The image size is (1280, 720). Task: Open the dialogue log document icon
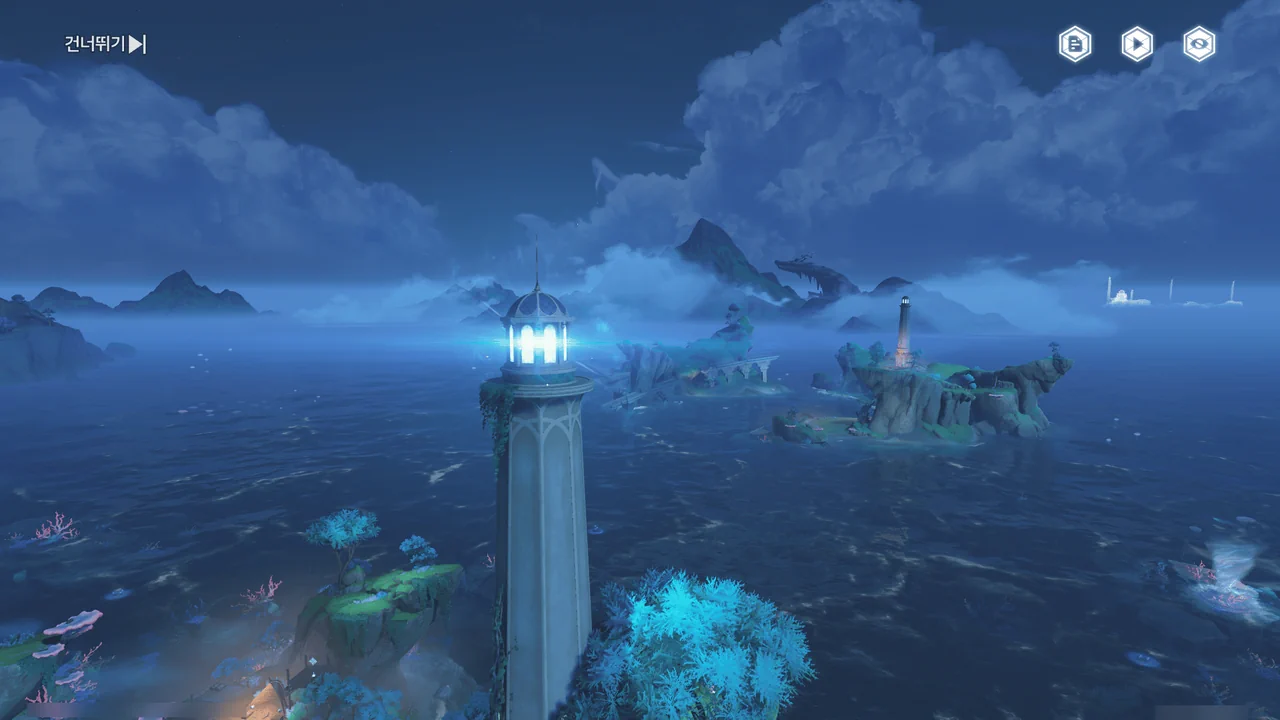point(1075,44)
